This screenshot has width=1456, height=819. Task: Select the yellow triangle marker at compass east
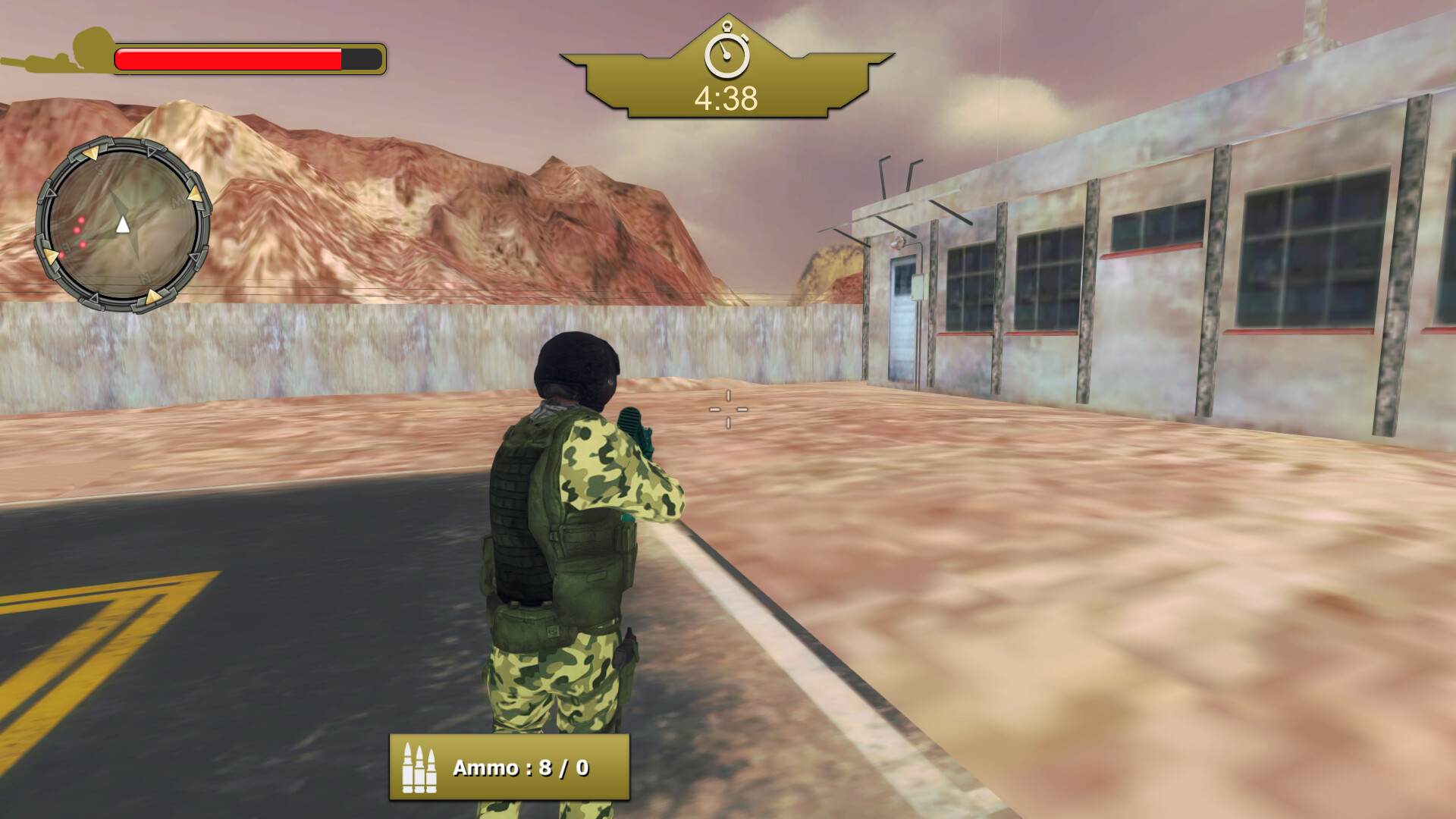point(51,256)
